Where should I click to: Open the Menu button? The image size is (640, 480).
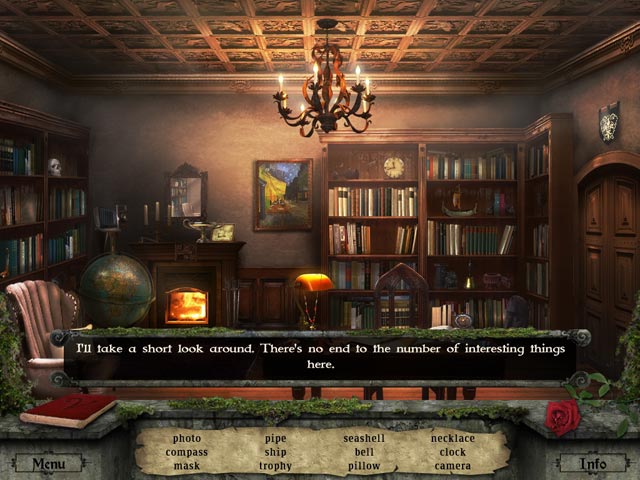click(x=47, y=464)
